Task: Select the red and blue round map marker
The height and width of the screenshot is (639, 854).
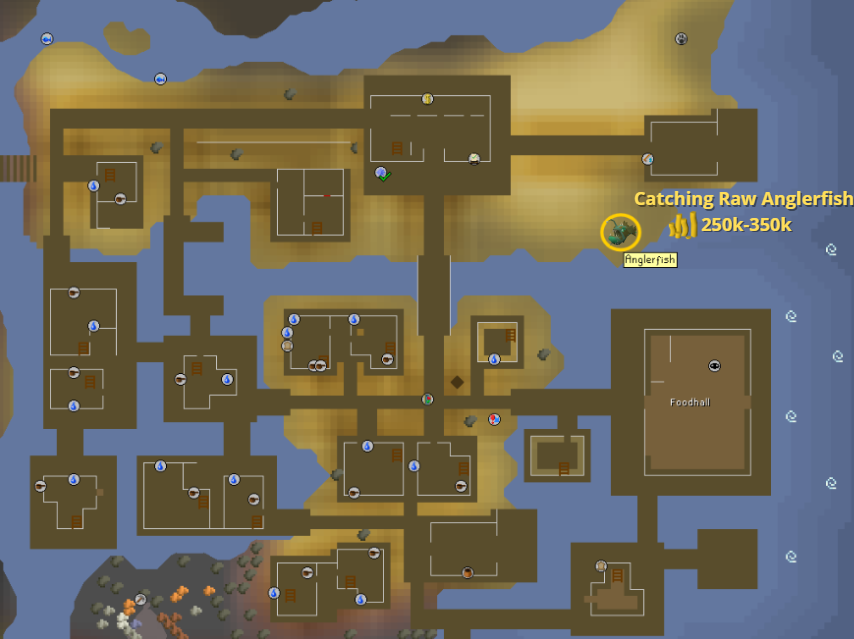Action: click(x=494, y=419)
